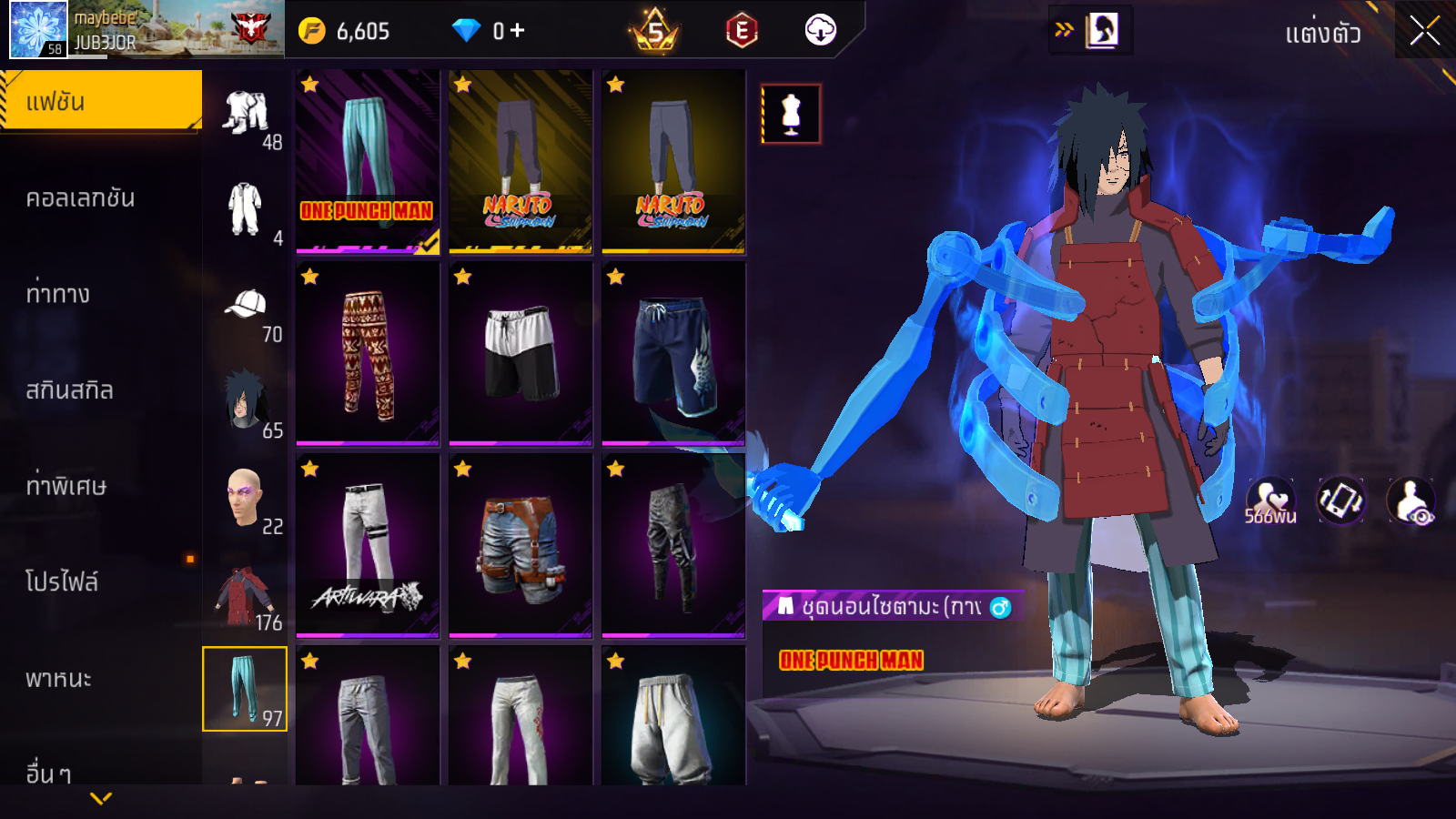Add diamonds with the plus button
The width and height of the screenshot is (1456, 819).
point(518,31)
